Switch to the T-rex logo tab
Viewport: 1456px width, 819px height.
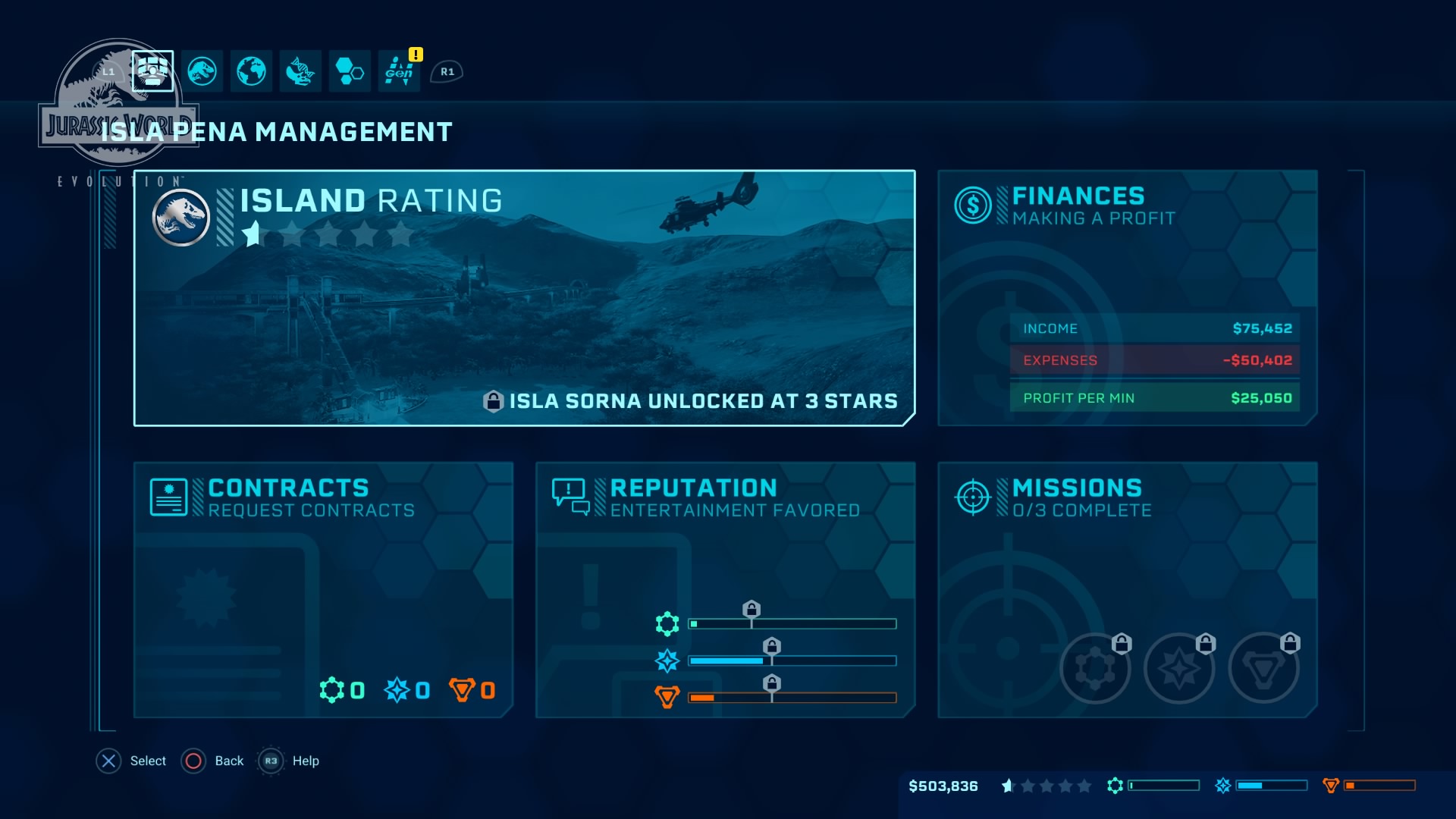point(202,71)
